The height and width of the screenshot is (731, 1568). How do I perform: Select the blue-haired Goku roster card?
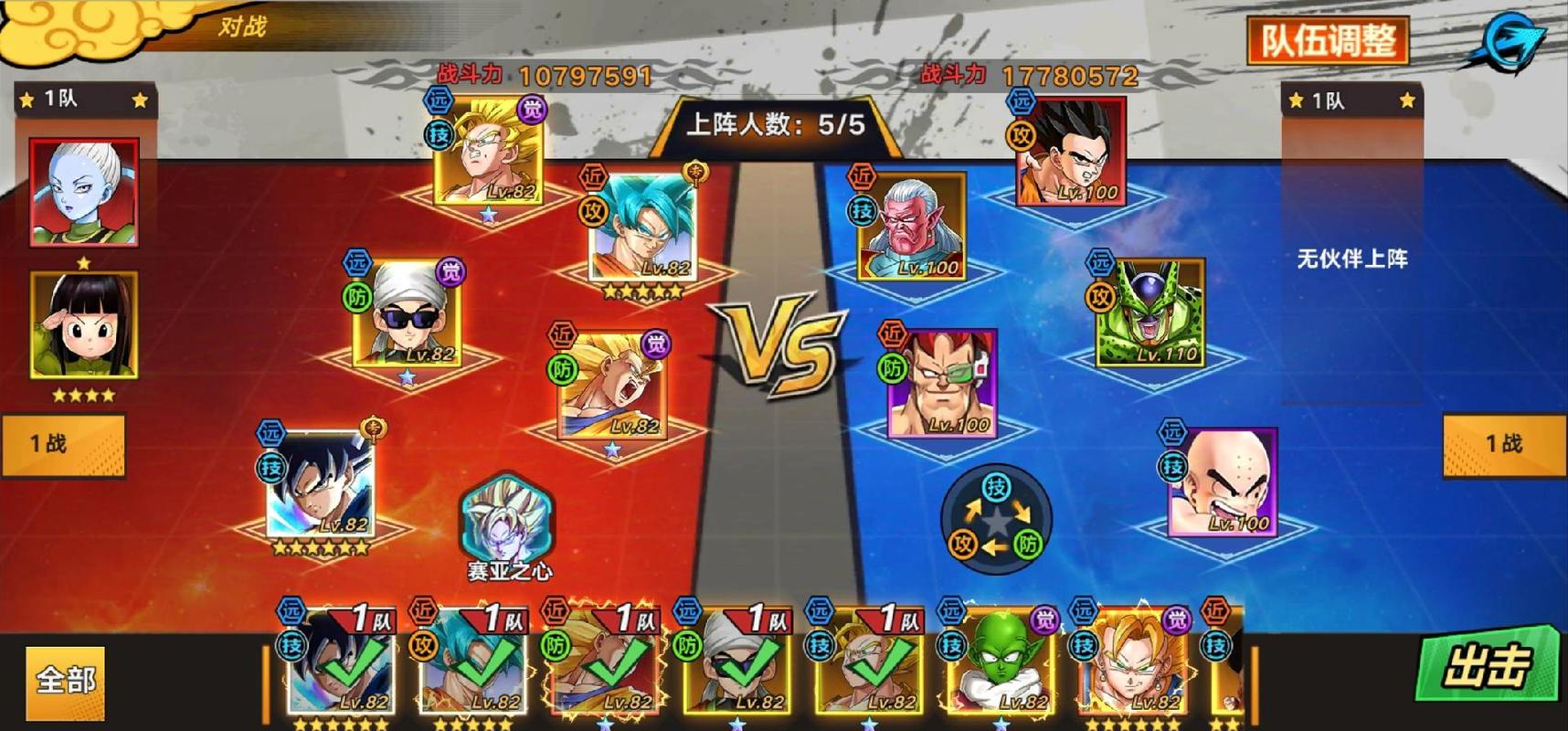point(472,664)
